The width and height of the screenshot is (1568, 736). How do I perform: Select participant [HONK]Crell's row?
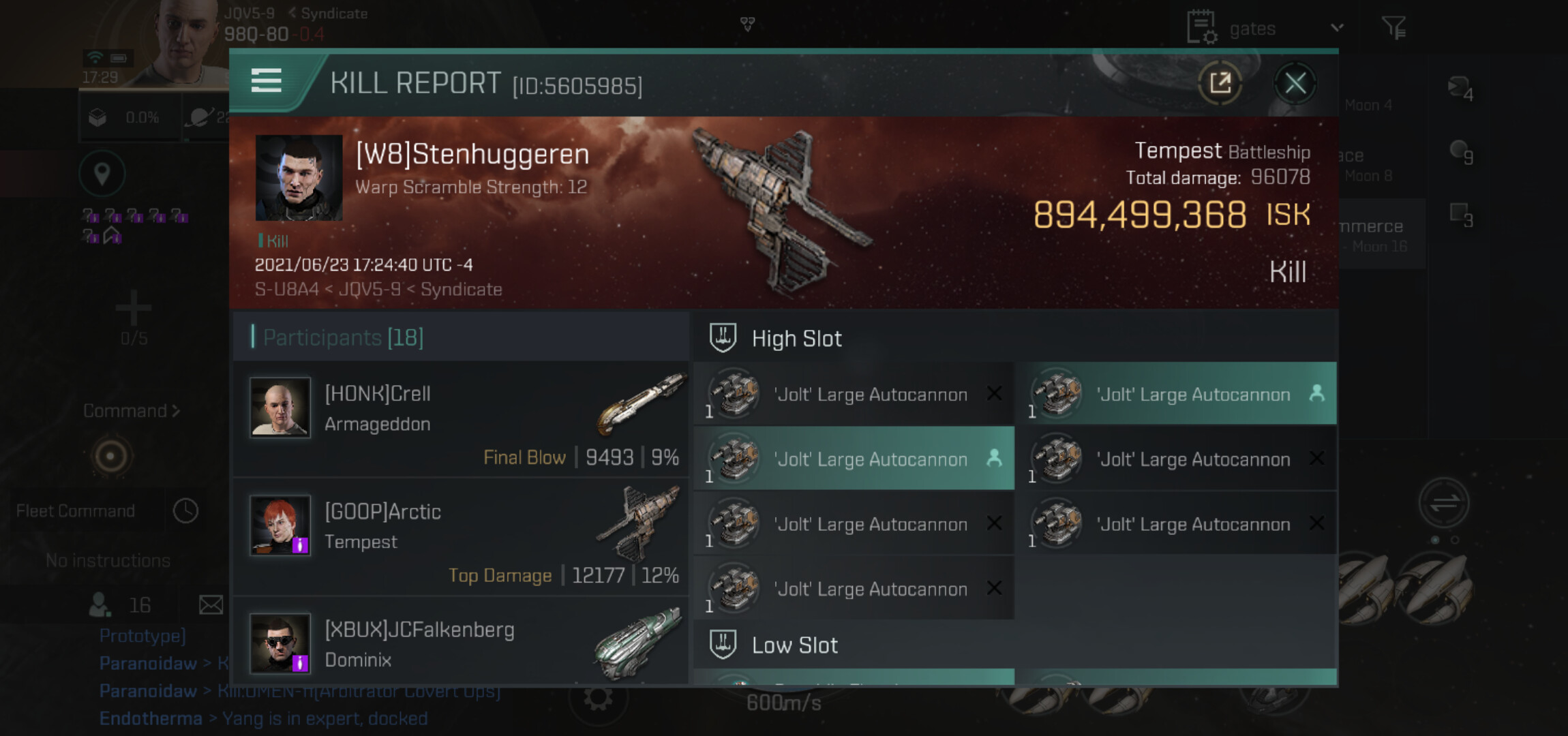click(x=461, y=419)
